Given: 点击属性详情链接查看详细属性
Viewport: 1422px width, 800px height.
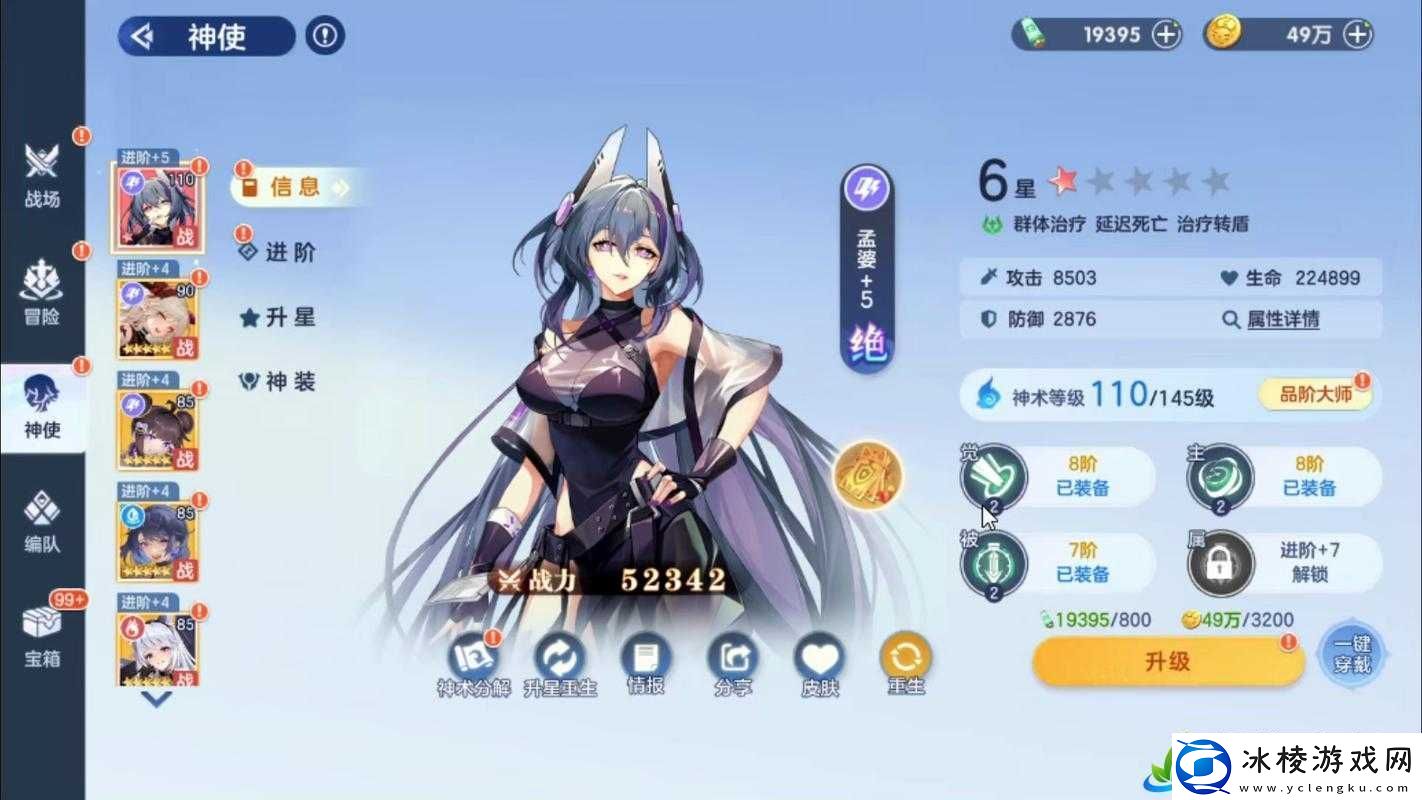Looking at the screenshot, I should pos(1281,319).
